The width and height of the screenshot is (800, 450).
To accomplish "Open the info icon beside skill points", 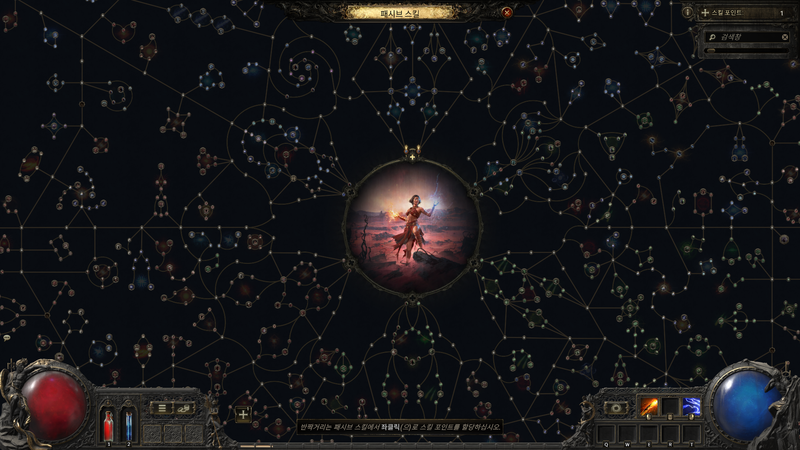I will click(688, 12).
